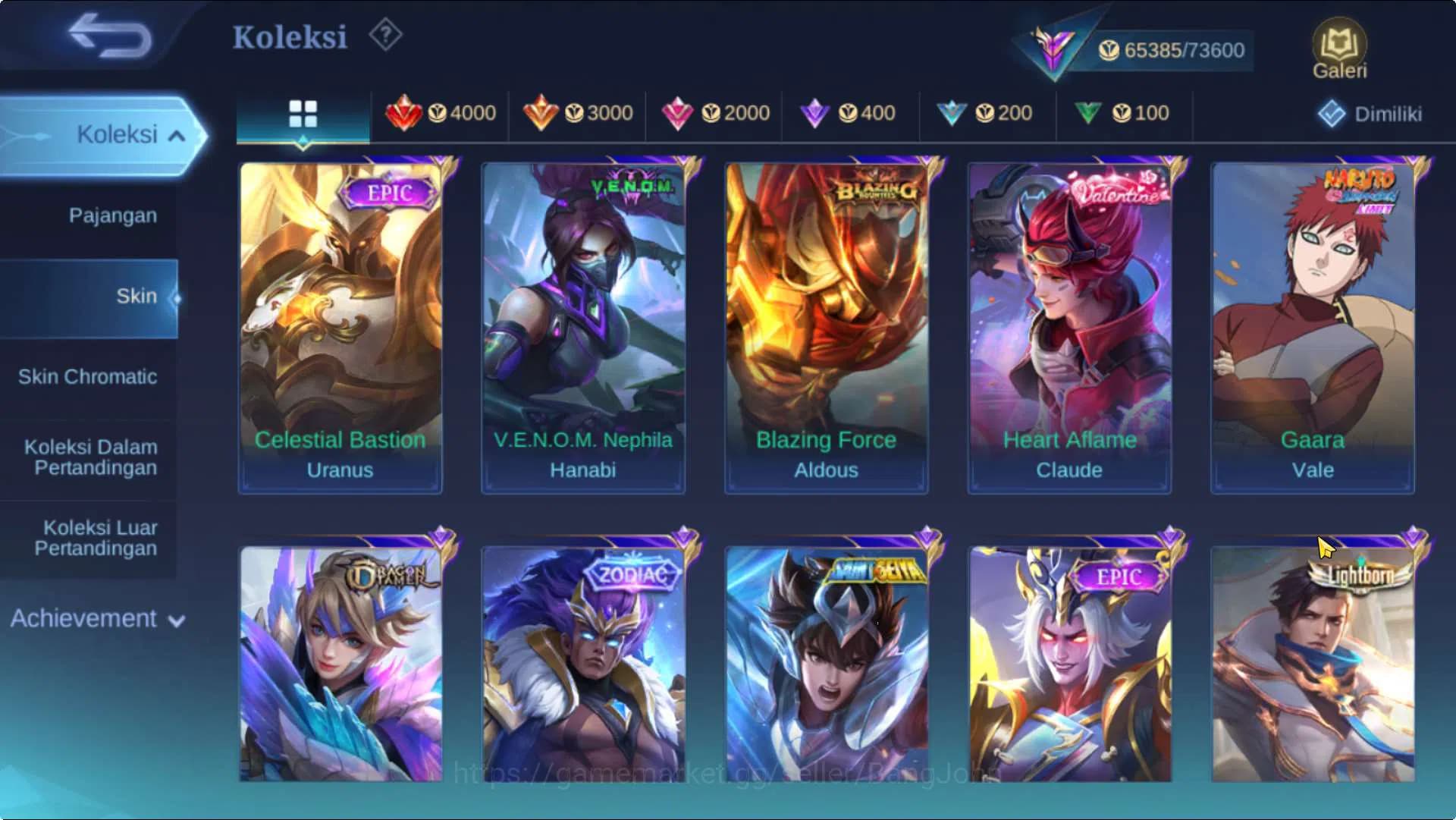1456x820 pixels.
Task: Click the red 4000 tier gem icon
Action: (406, 112)
